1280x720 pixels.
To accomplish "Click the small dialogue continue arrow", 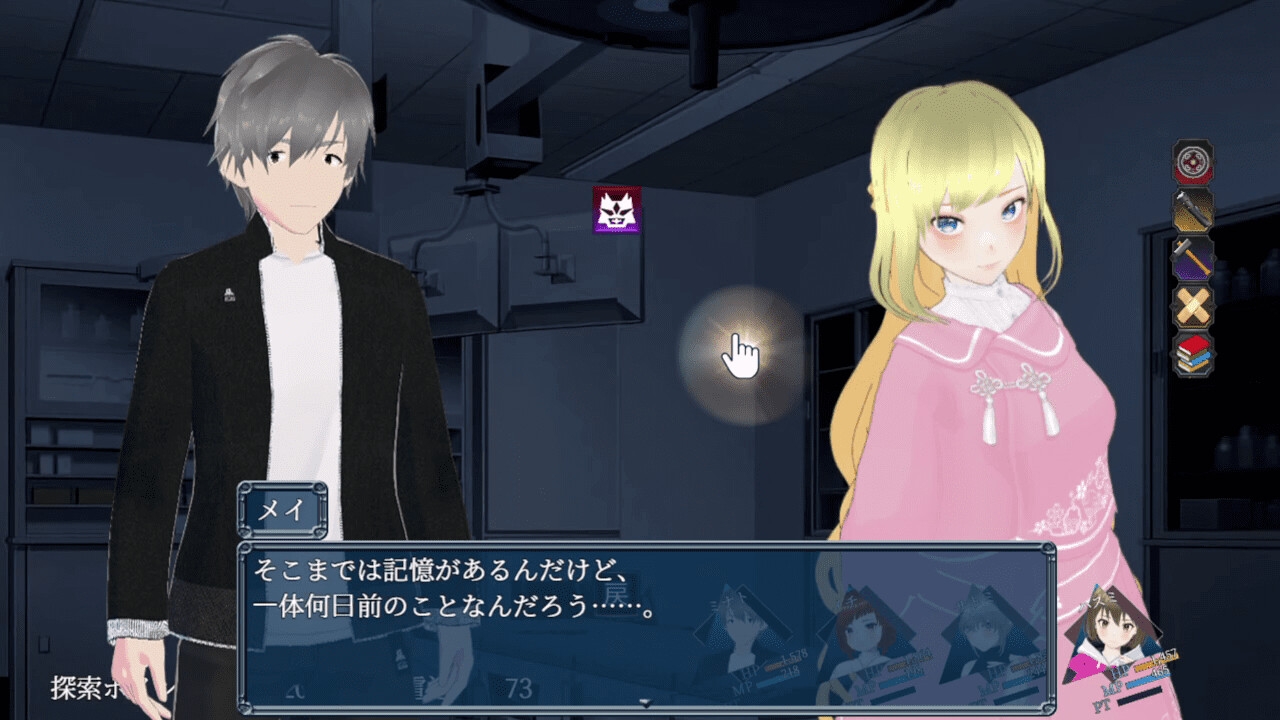I will pos(646,703).
